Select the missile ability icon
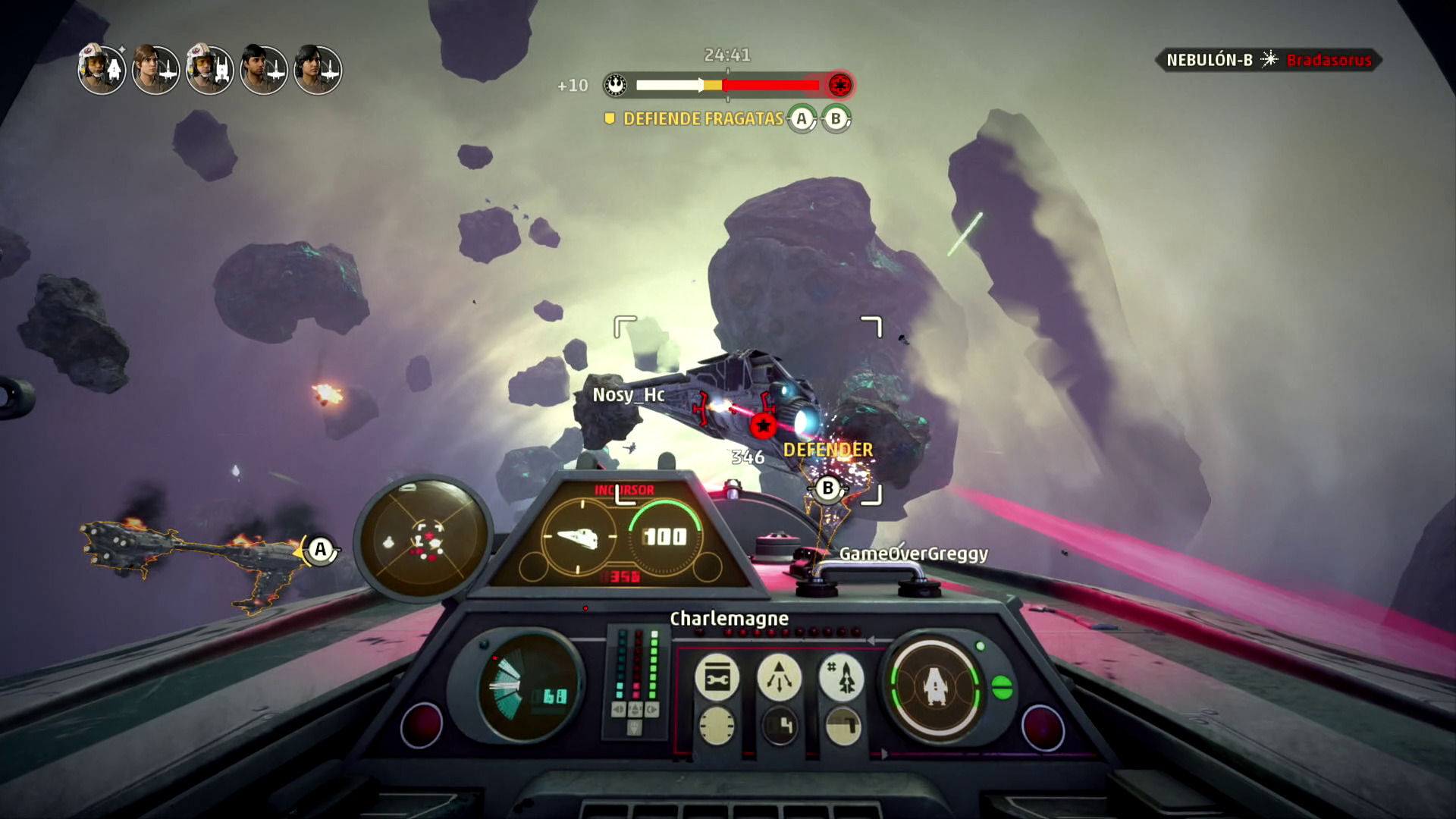 tap(841, 677)
